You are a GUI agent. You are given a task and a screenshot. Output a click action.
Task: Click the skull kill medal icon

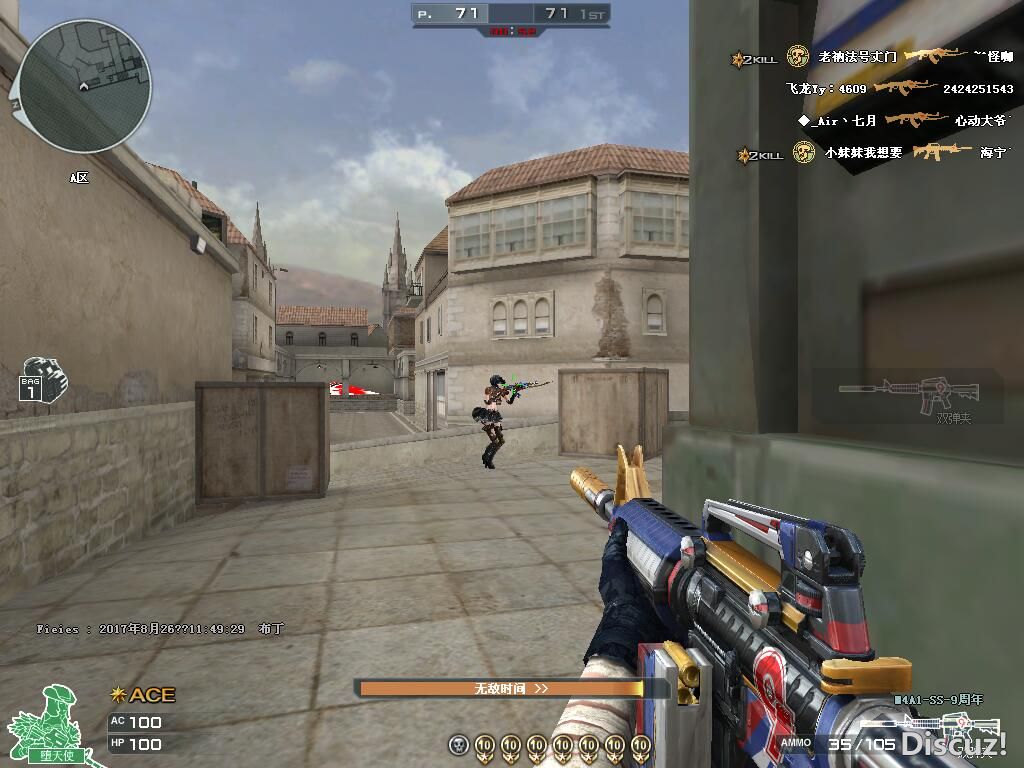[x=458, y=745]
